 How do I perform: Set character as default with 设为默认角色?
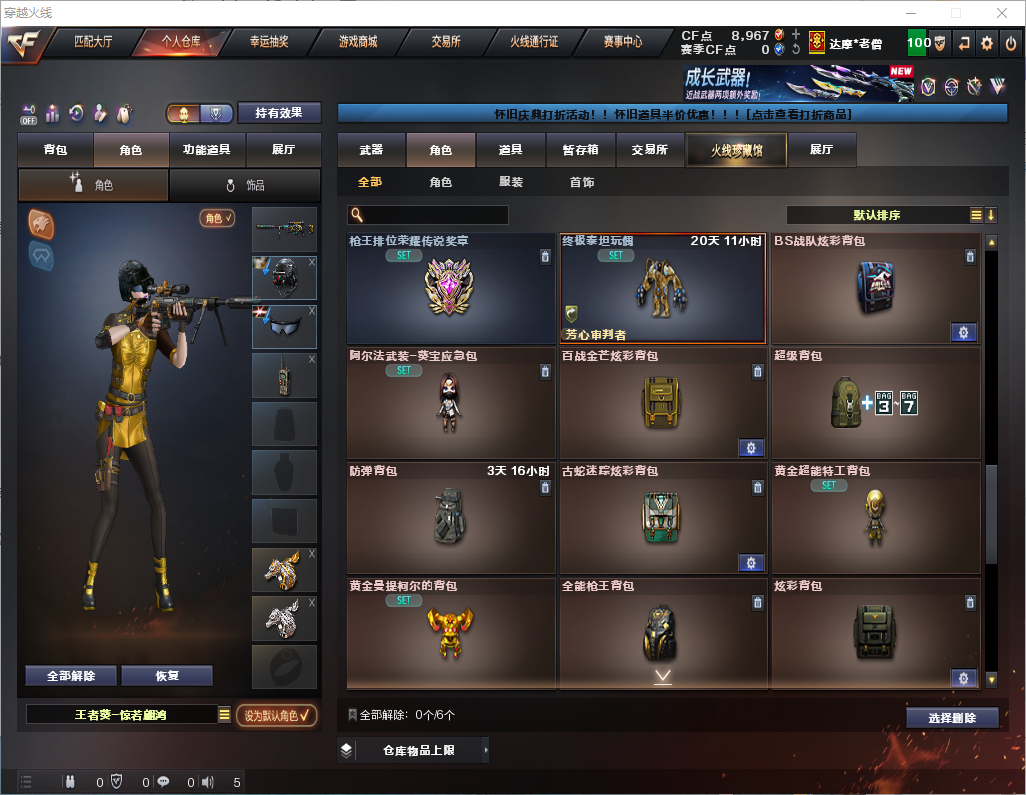277,715
